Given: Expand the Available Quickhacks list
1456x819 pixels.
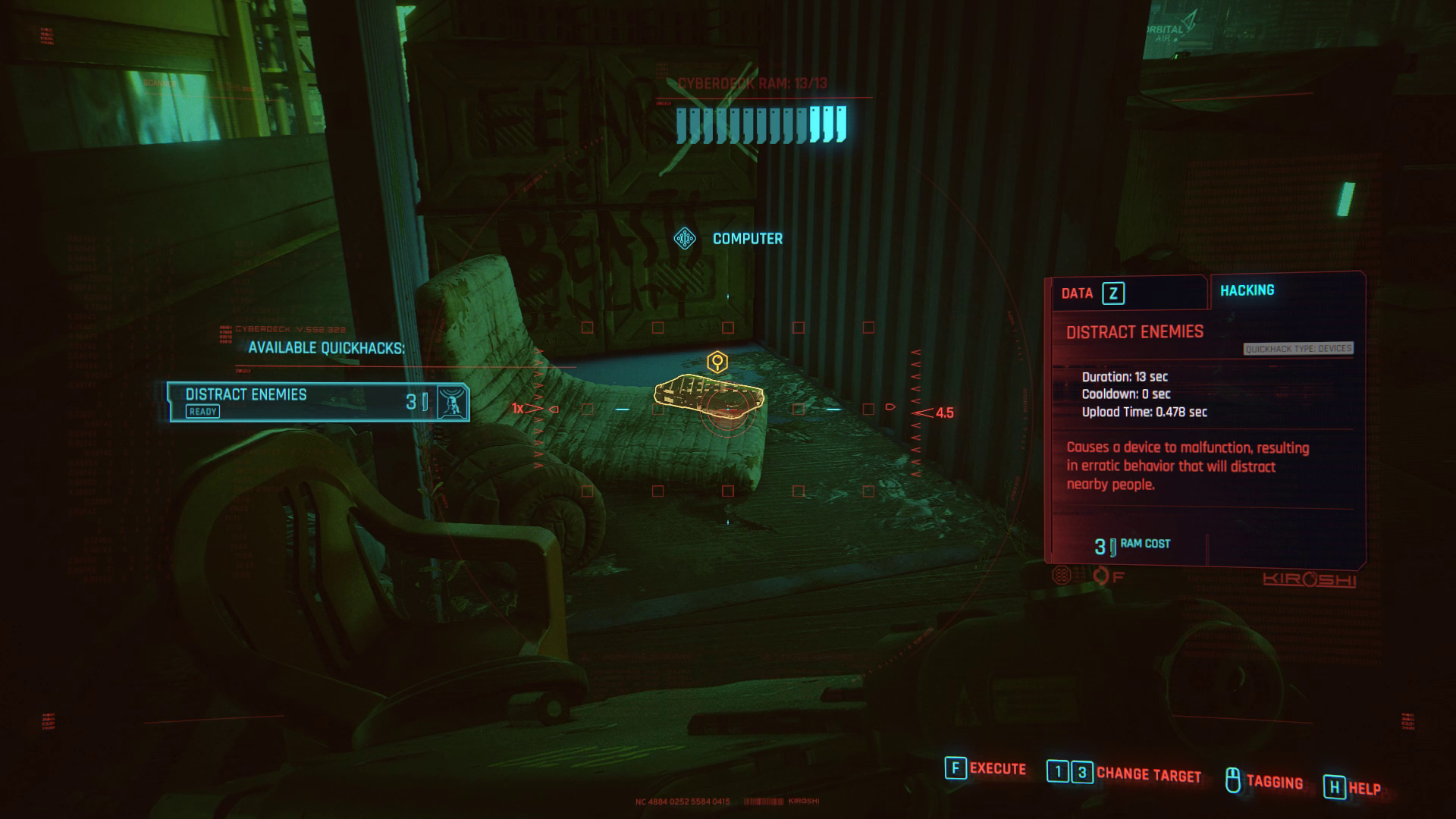Looking at the screenshot, I should click(325, 347).
